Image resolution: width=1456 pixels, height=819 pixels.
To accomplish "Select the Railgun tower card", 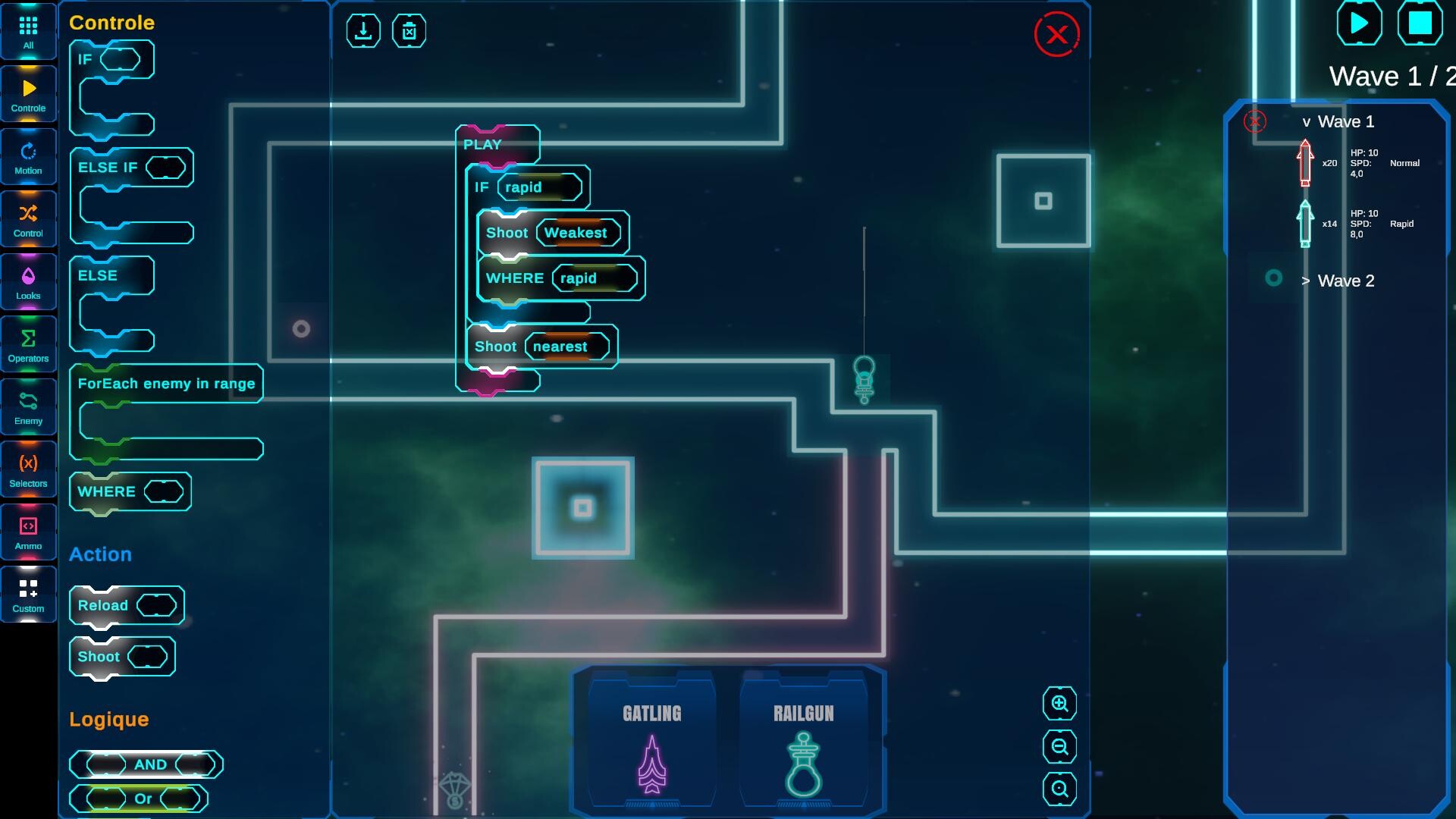I will tap(804, 739).
